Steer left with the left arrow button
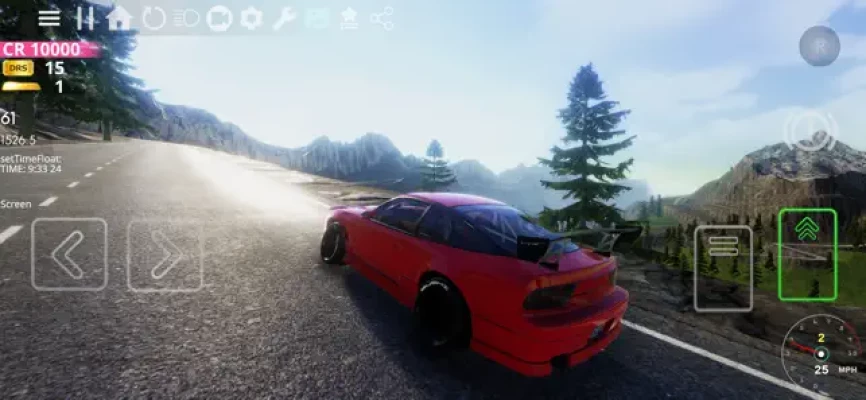866x400 pixels. pyautogui.click(x=69, y=255)
